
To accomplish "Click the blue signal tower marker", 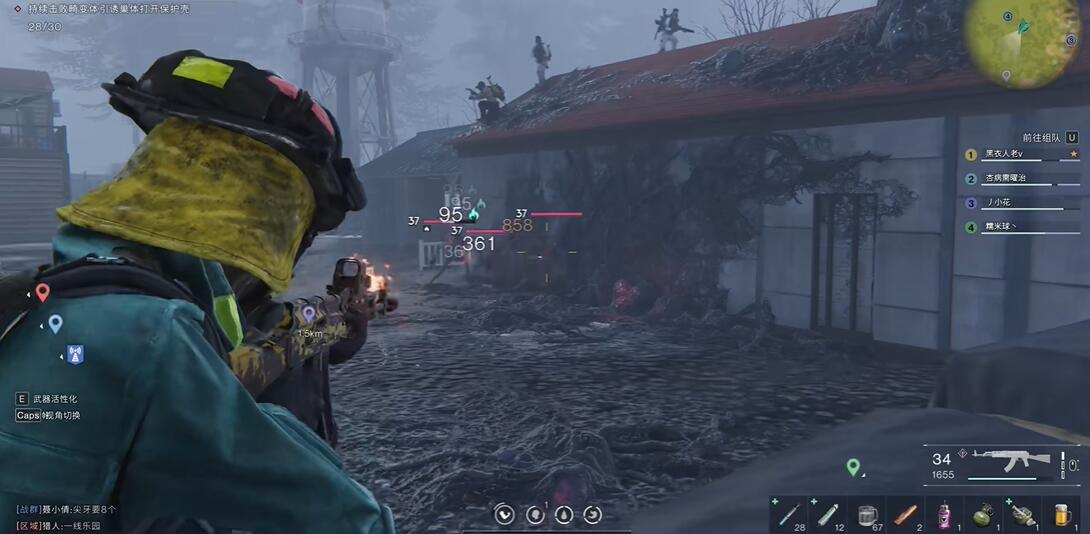I will (x=74, y=354).
